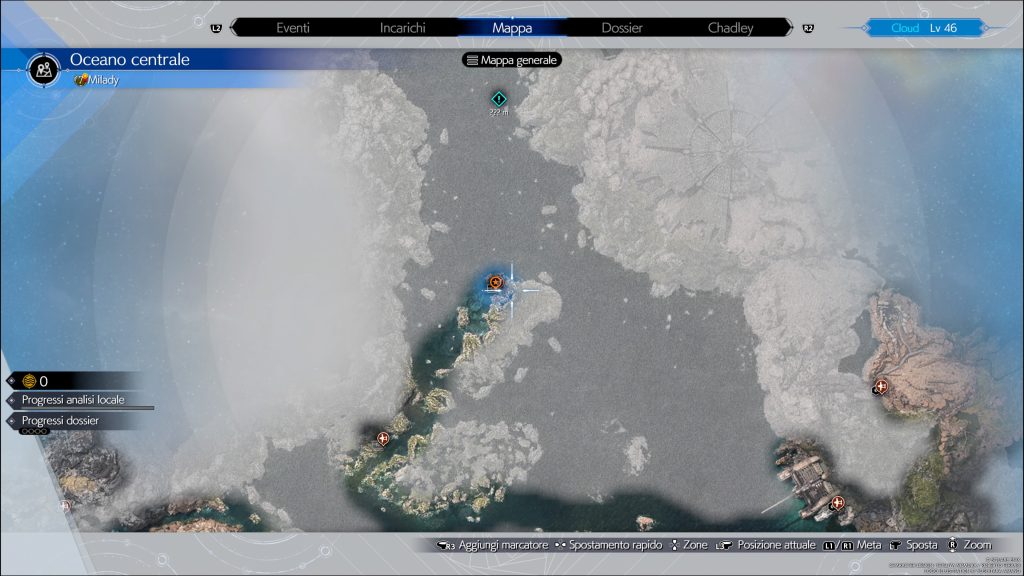Viewport: 1024px width, 576px height.
Task: Show the Dossier tab
Action: (x=622, y=28)
